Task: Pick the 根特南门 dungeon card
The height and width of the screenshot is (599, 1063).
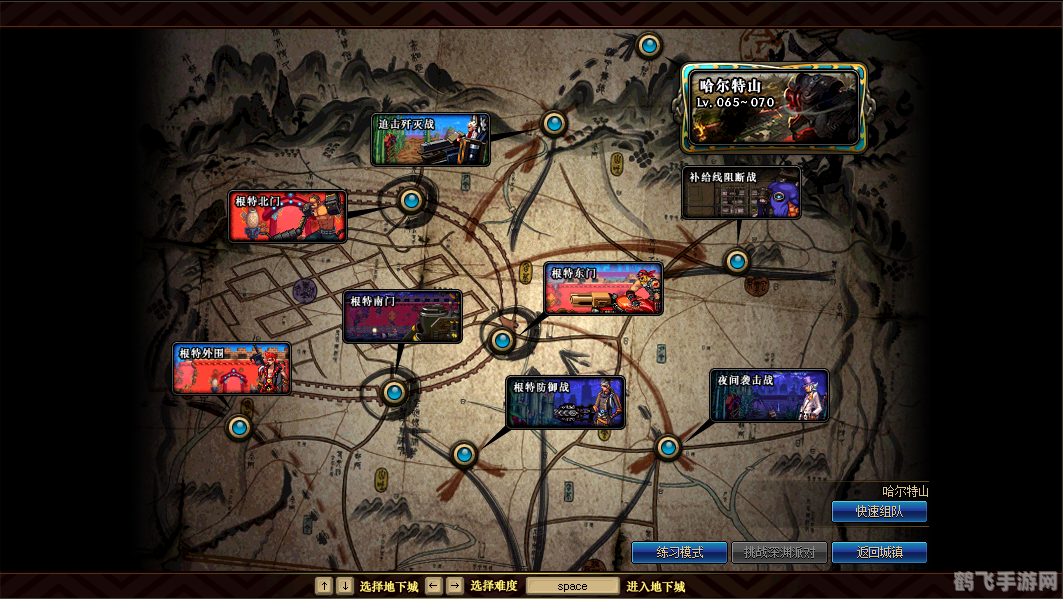Action: (x=403, y=317)
